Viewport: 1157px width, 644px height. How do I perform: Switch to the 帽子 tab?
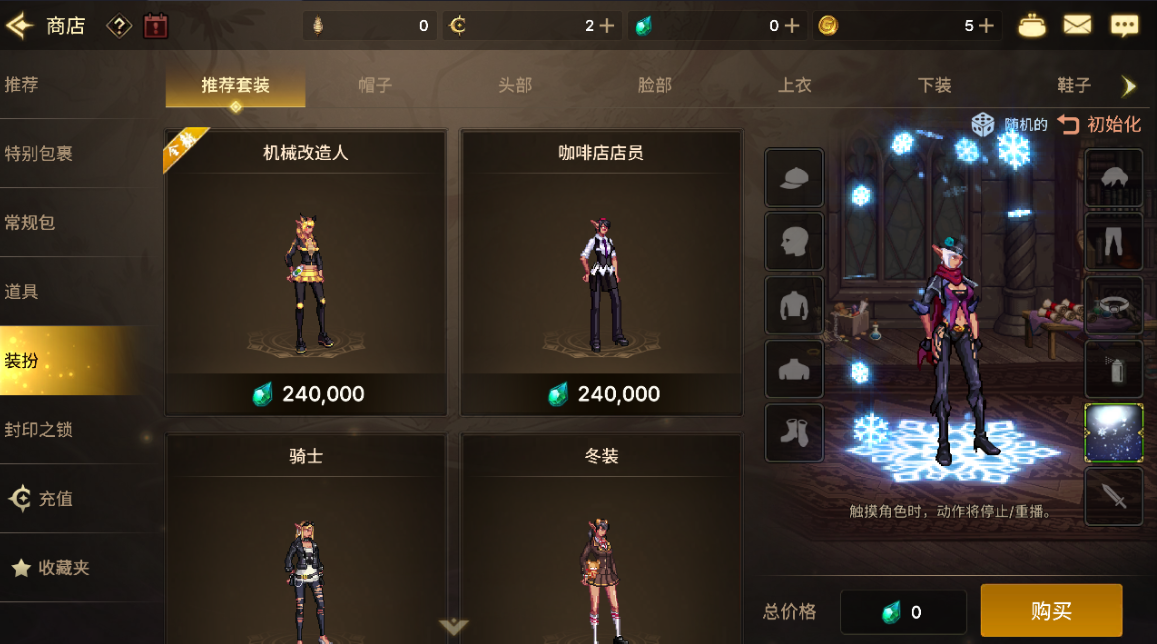(375, 85)
